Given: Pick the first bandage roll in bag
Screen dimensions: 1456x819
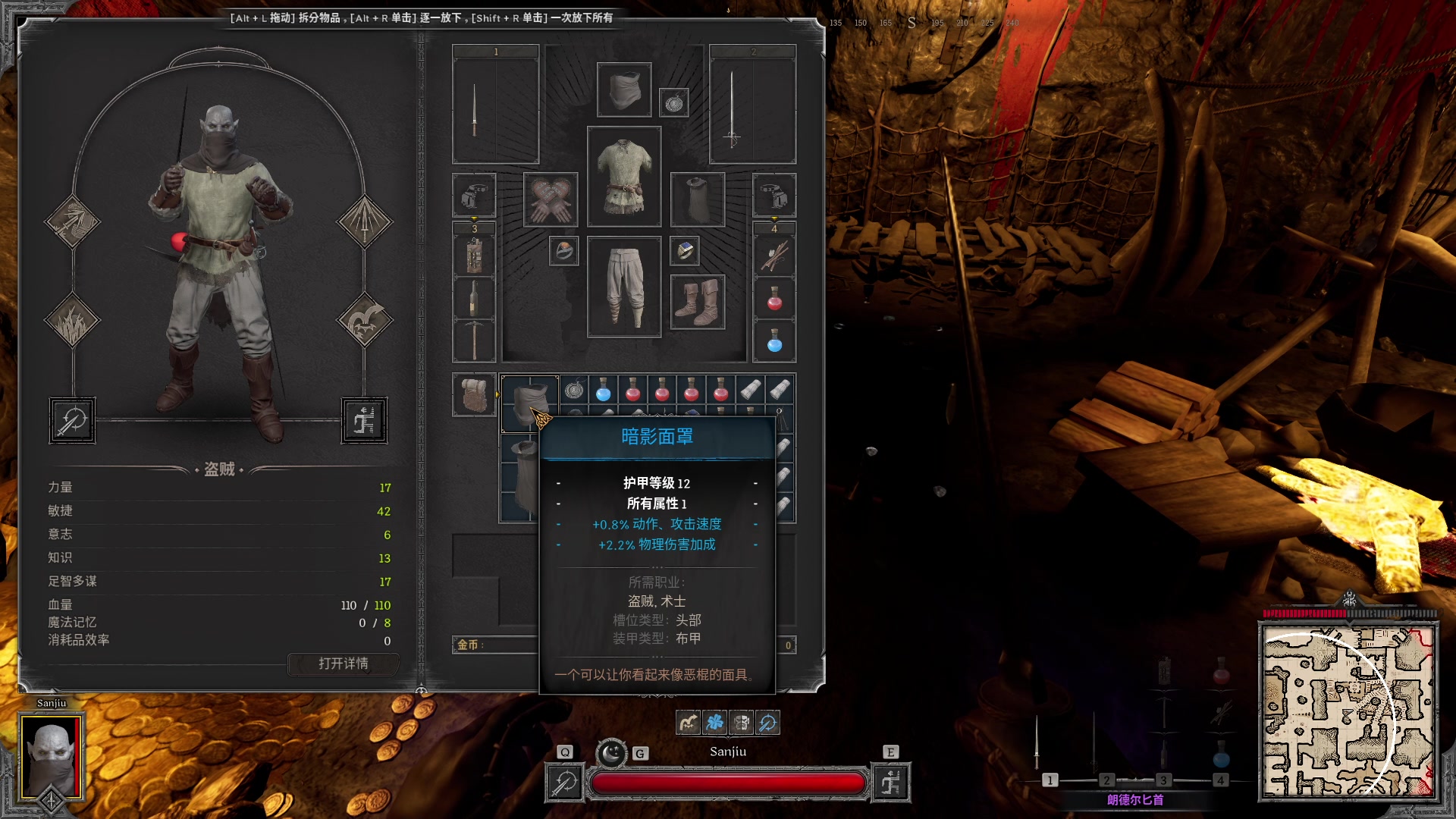Looking at the screenshot, I should coord(751,390).
